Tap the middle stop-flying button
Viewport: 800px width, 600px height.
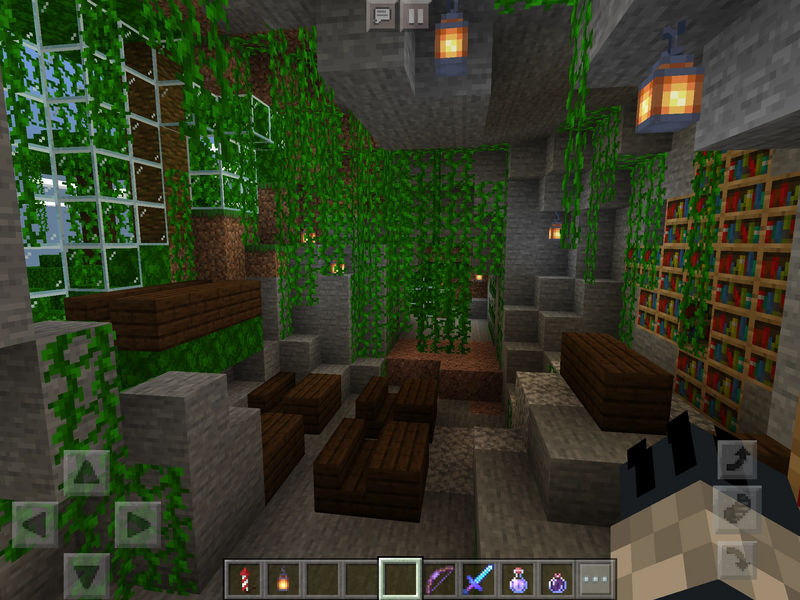pyautogui.click(x=736, y=509)
